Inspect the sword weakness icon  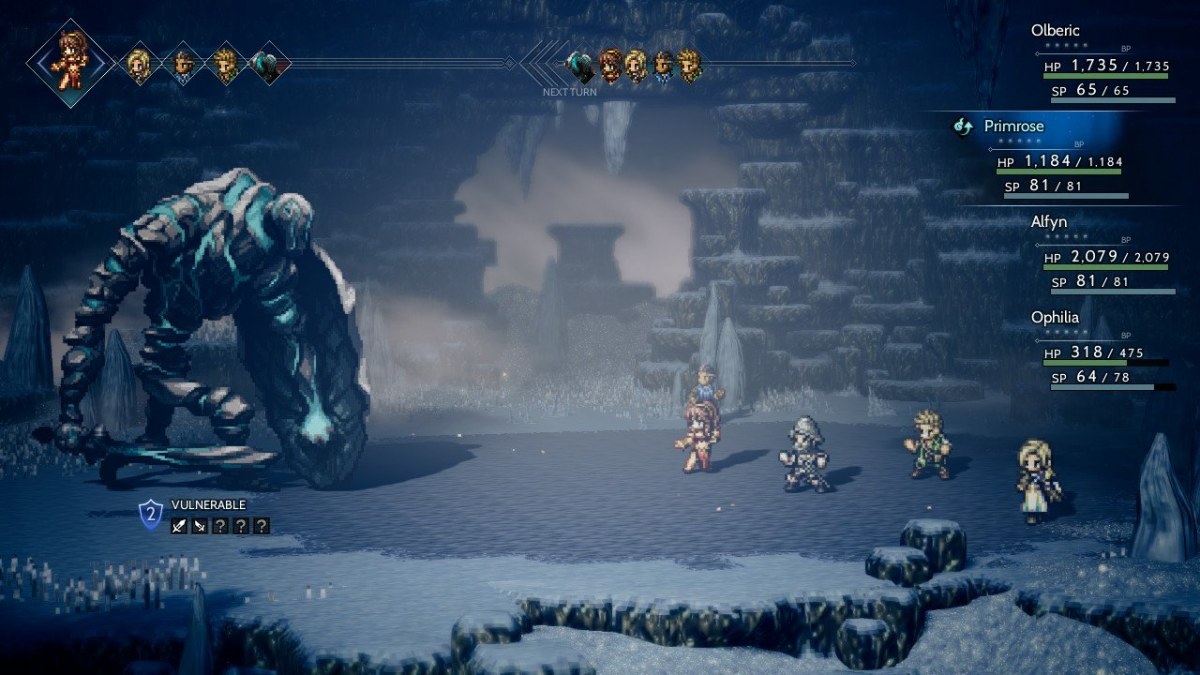pos(179,526)
